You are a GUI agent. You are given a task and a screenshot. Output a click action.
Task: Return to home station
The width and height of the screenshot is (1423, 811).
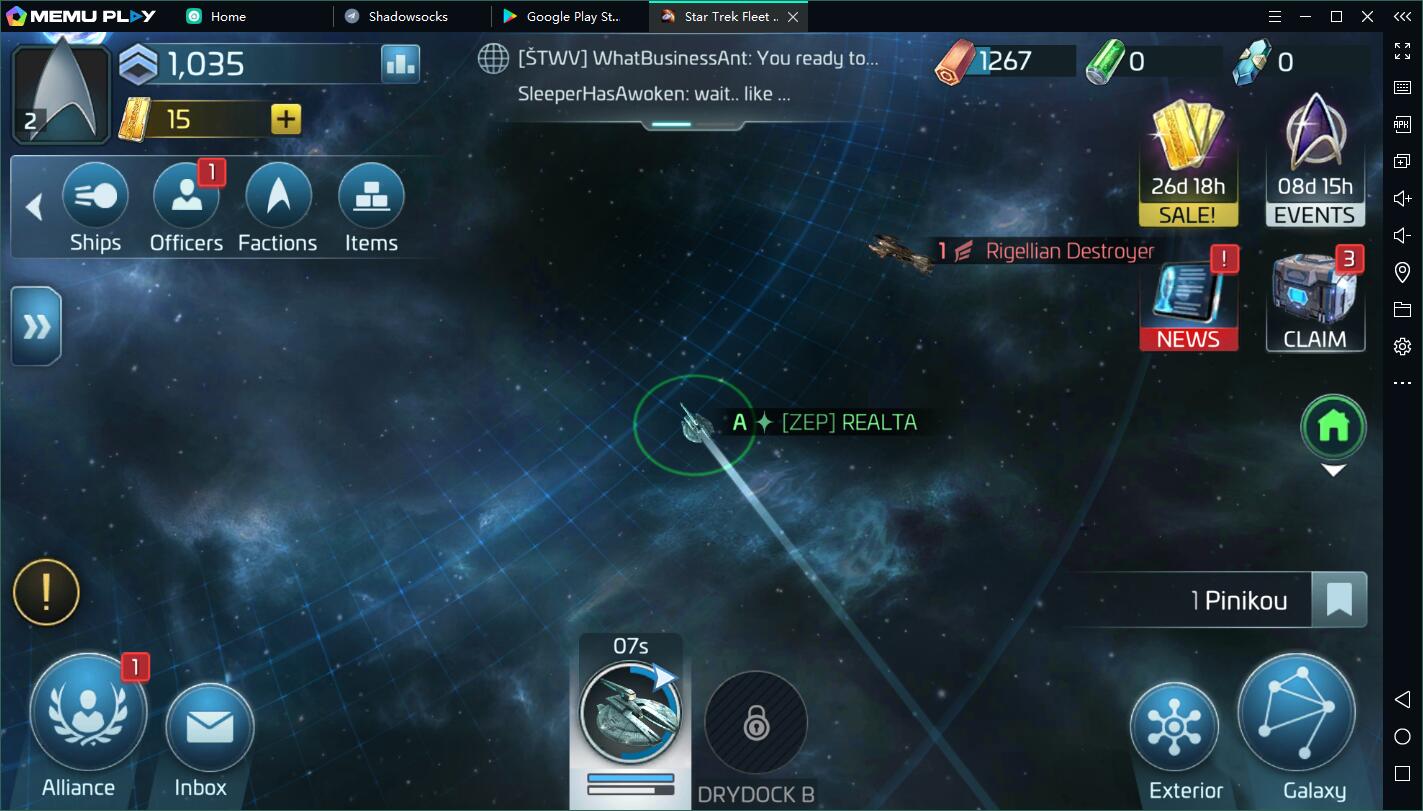(x=1333, y=428)
